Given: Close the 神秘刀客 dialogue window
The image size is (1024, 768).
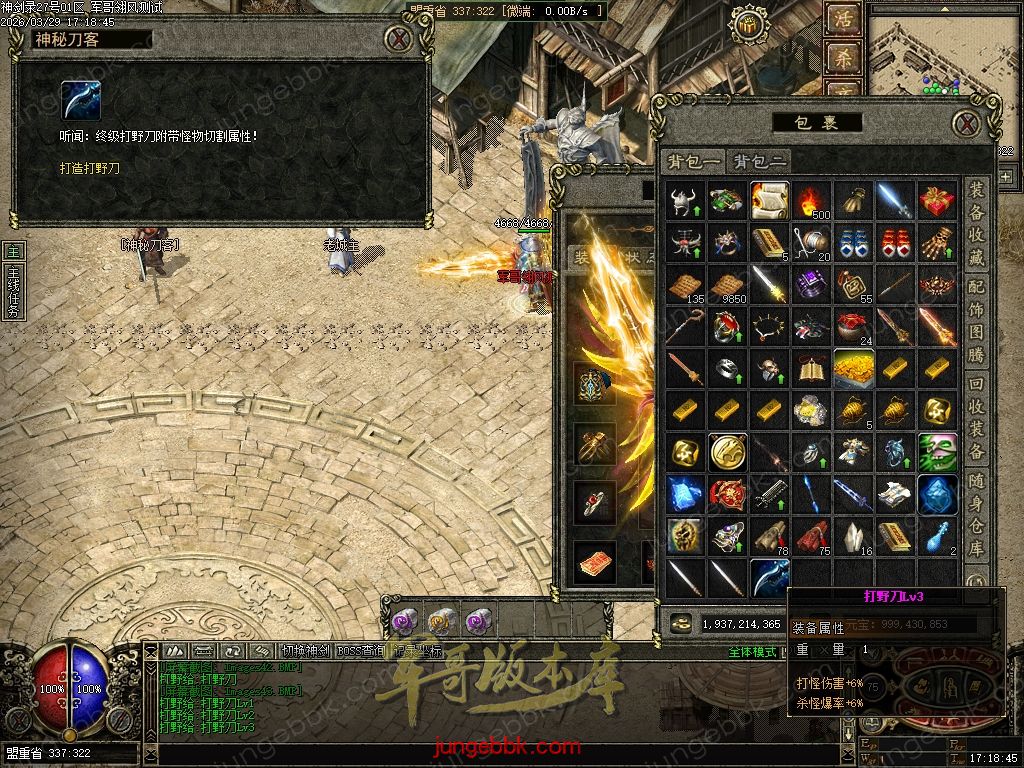Looking at the screenshot, I should pos(399,39).
